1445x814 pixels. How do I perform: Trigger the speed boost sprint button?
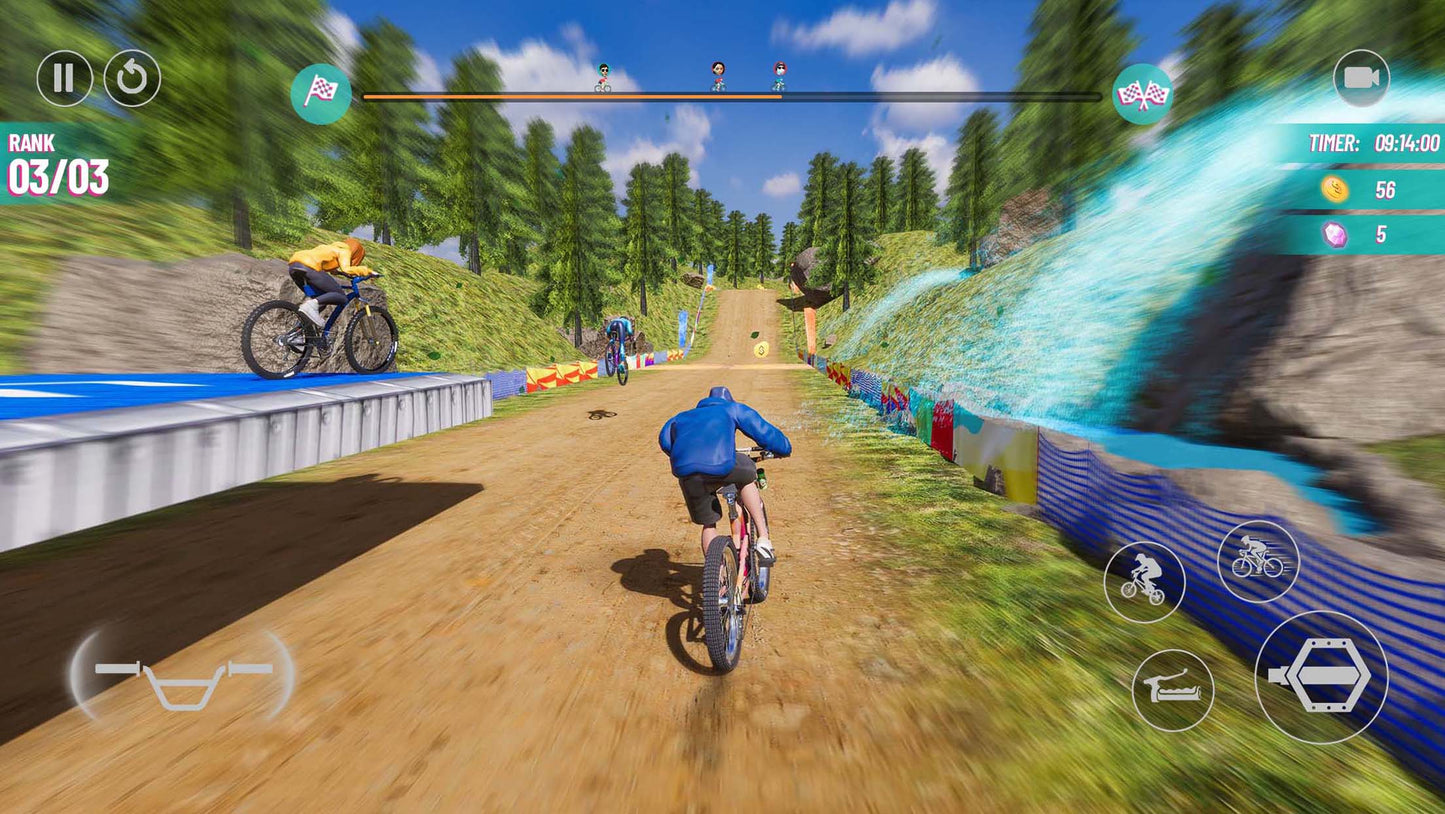point(1258,562)
